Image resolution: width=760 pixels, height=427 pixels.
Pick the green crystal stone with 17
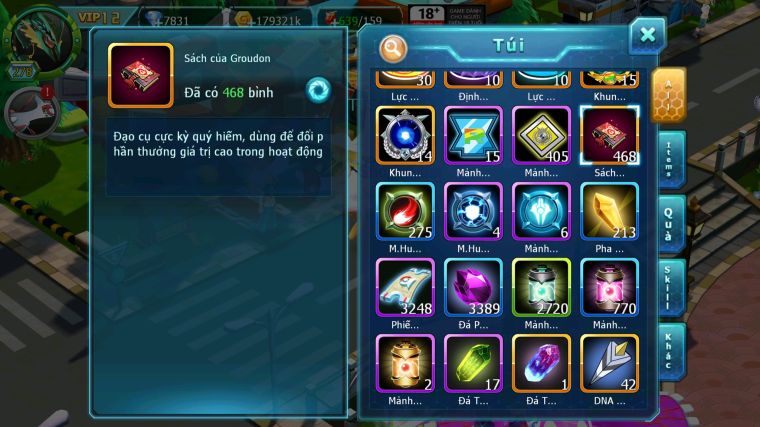(x=473, y=362)
